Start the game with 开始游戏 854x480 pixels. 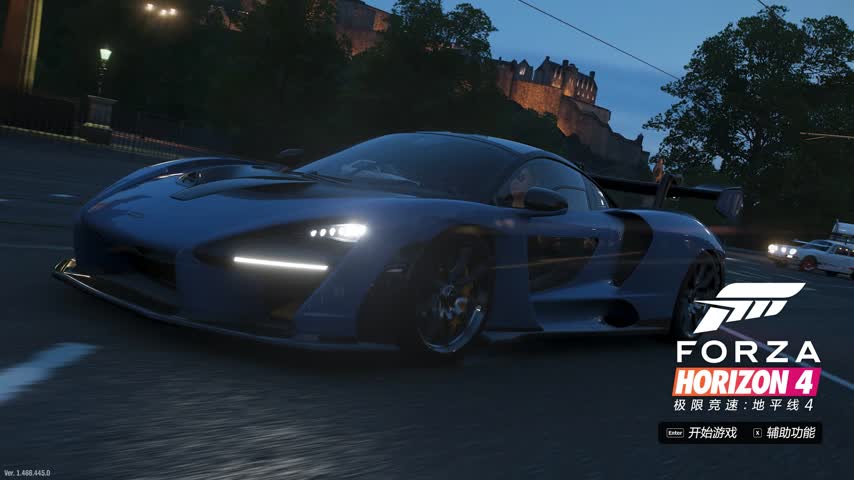pos(711,433)
